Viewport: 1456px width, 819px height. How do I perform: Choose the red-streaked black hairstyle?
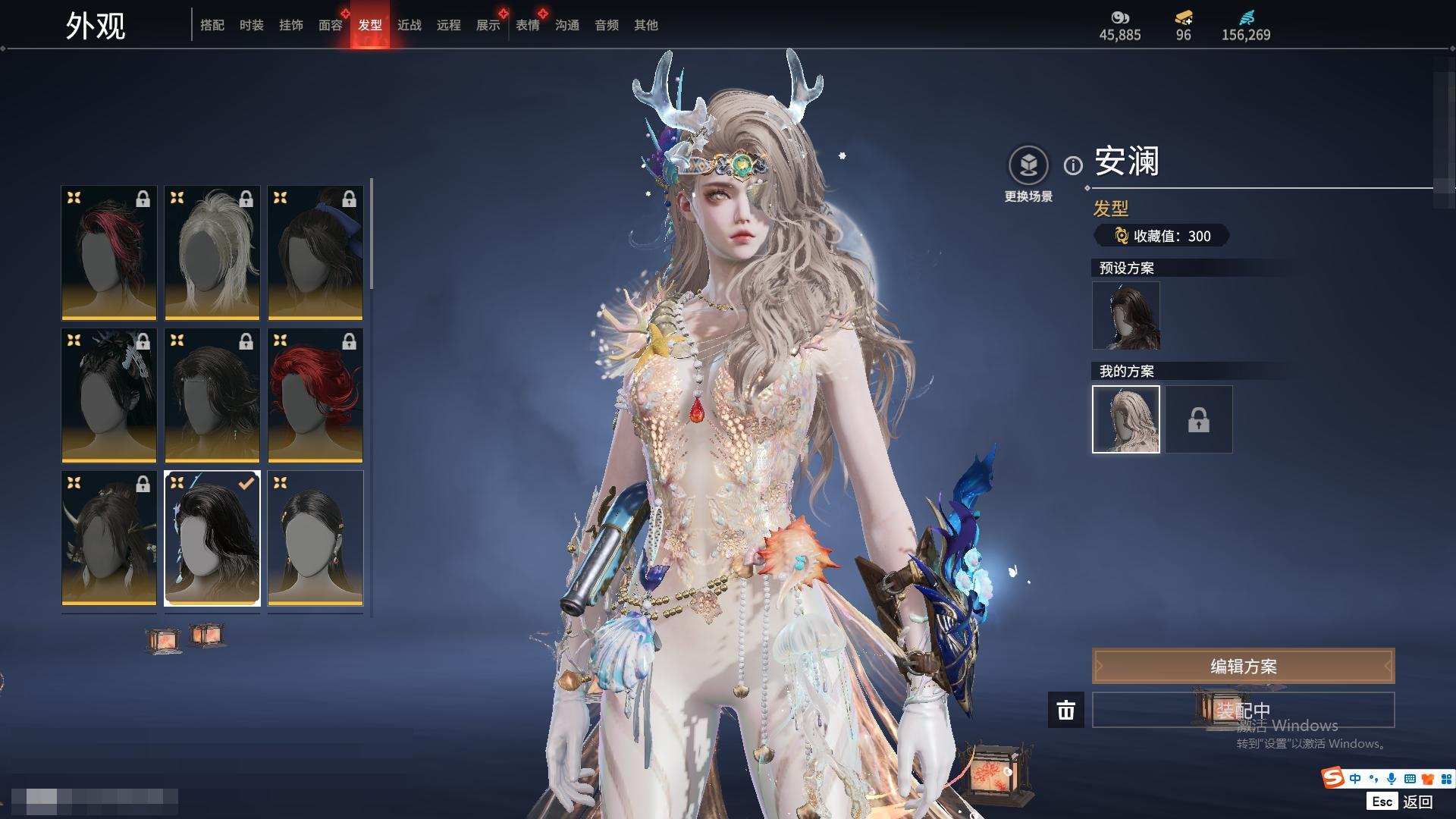tap(109, 253)
